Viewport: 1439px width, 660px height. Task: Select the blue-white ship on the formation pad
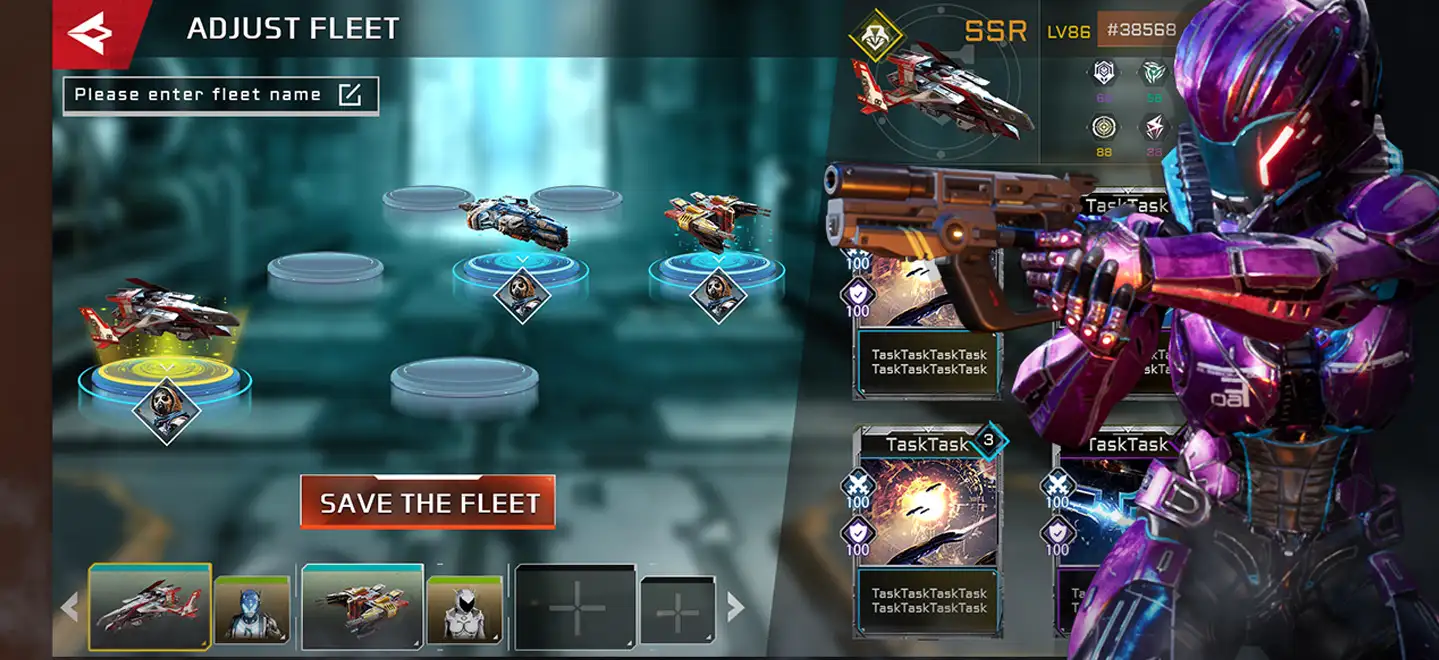[x=514, y=222]
